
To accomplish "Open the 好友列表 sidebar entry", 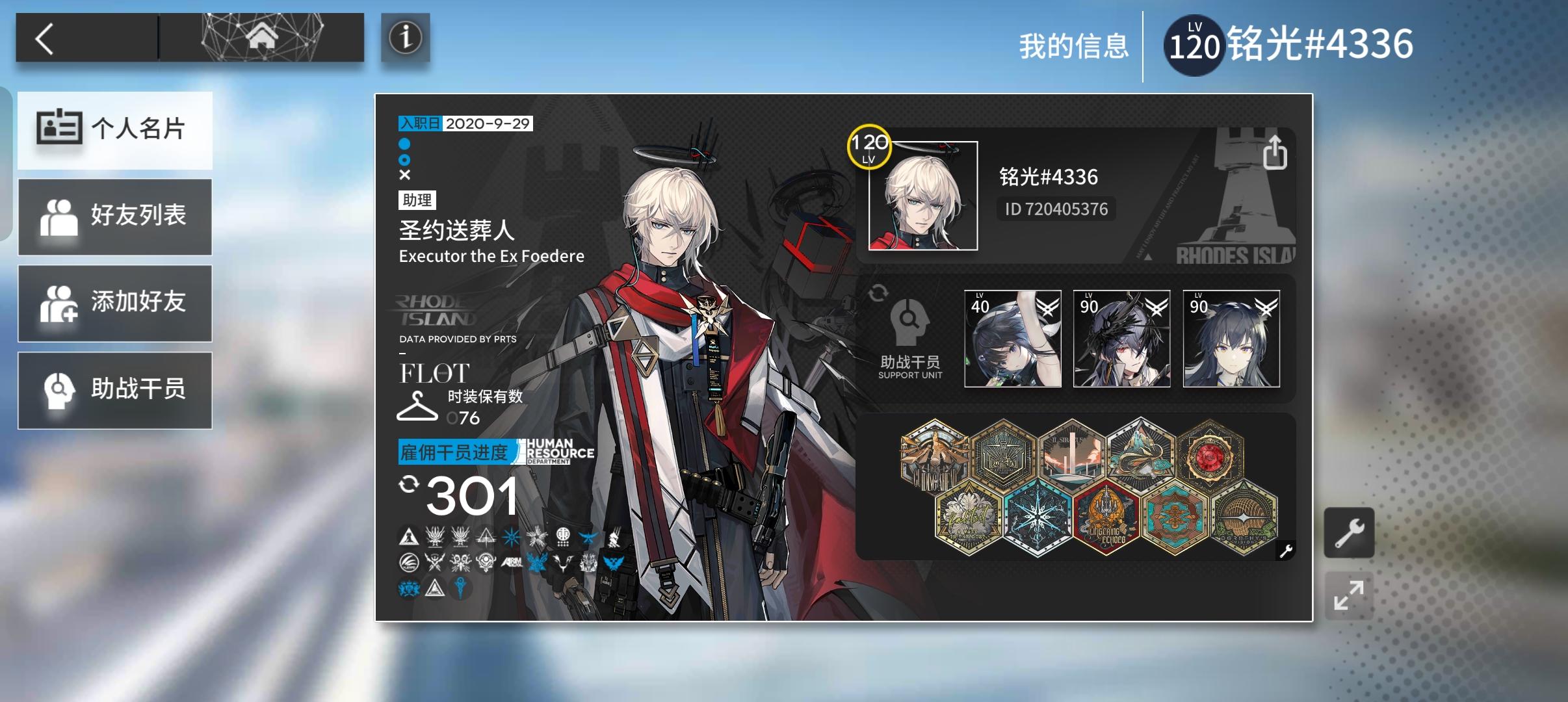I will click(116, 216).
